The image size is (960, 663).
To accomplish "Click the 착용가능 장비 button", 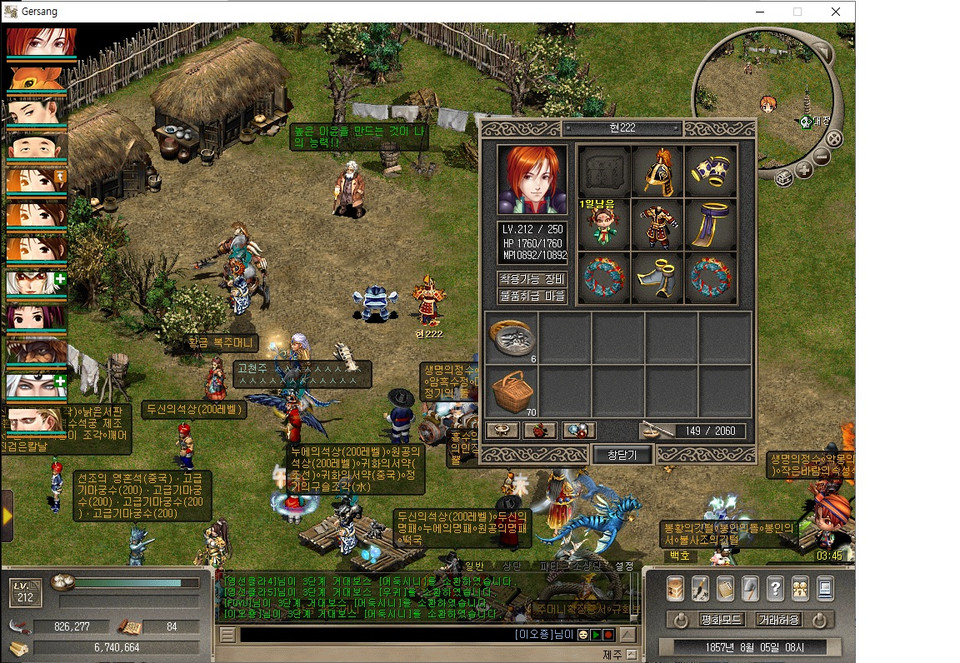I will click(532, 278).
